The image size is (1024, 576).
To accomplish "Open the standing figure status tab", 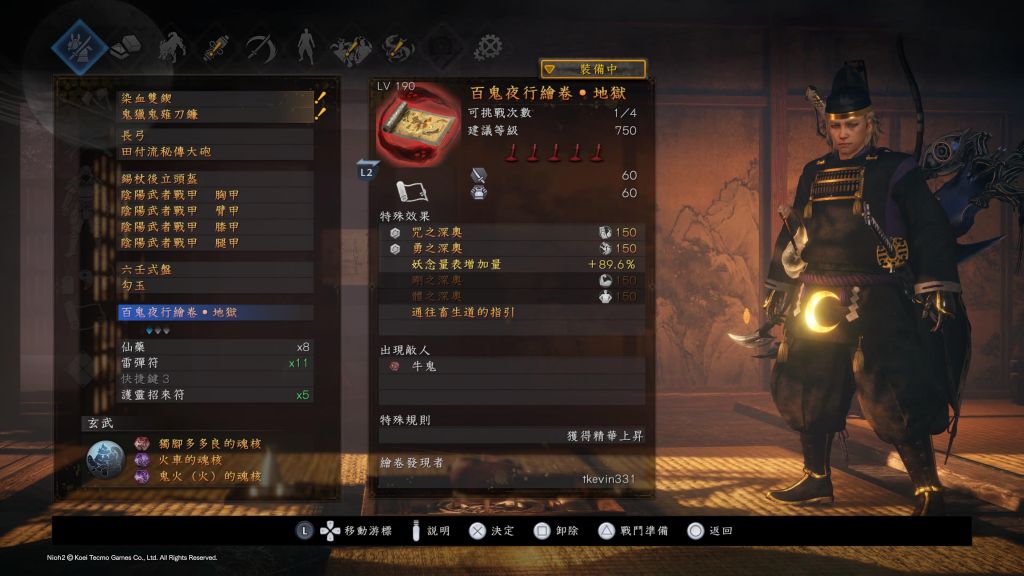I will [x=304, y=46].
